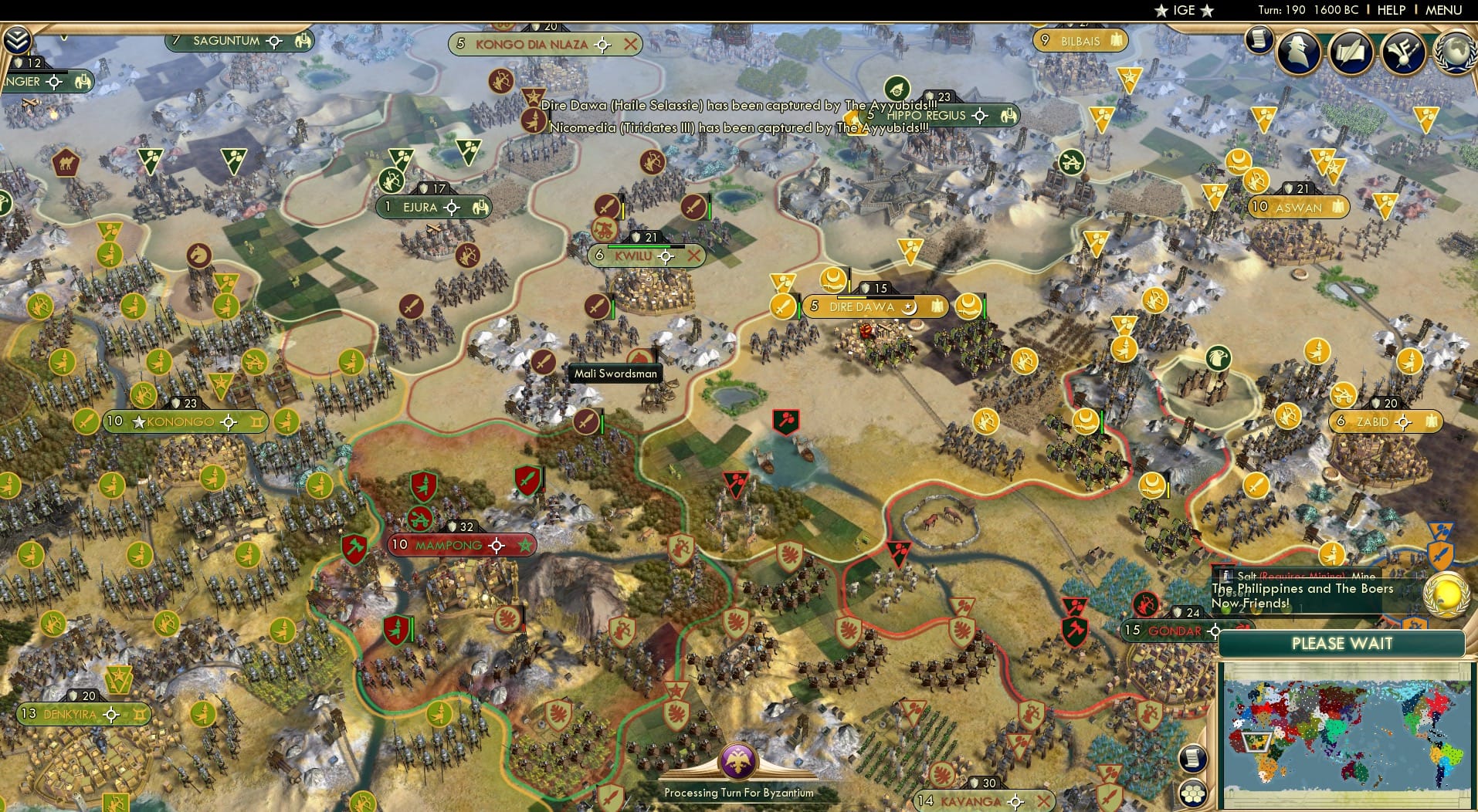The image size is (1478, 812).
Task: Click the scroll icon above the minimap
Action: tap(1193, 760)
